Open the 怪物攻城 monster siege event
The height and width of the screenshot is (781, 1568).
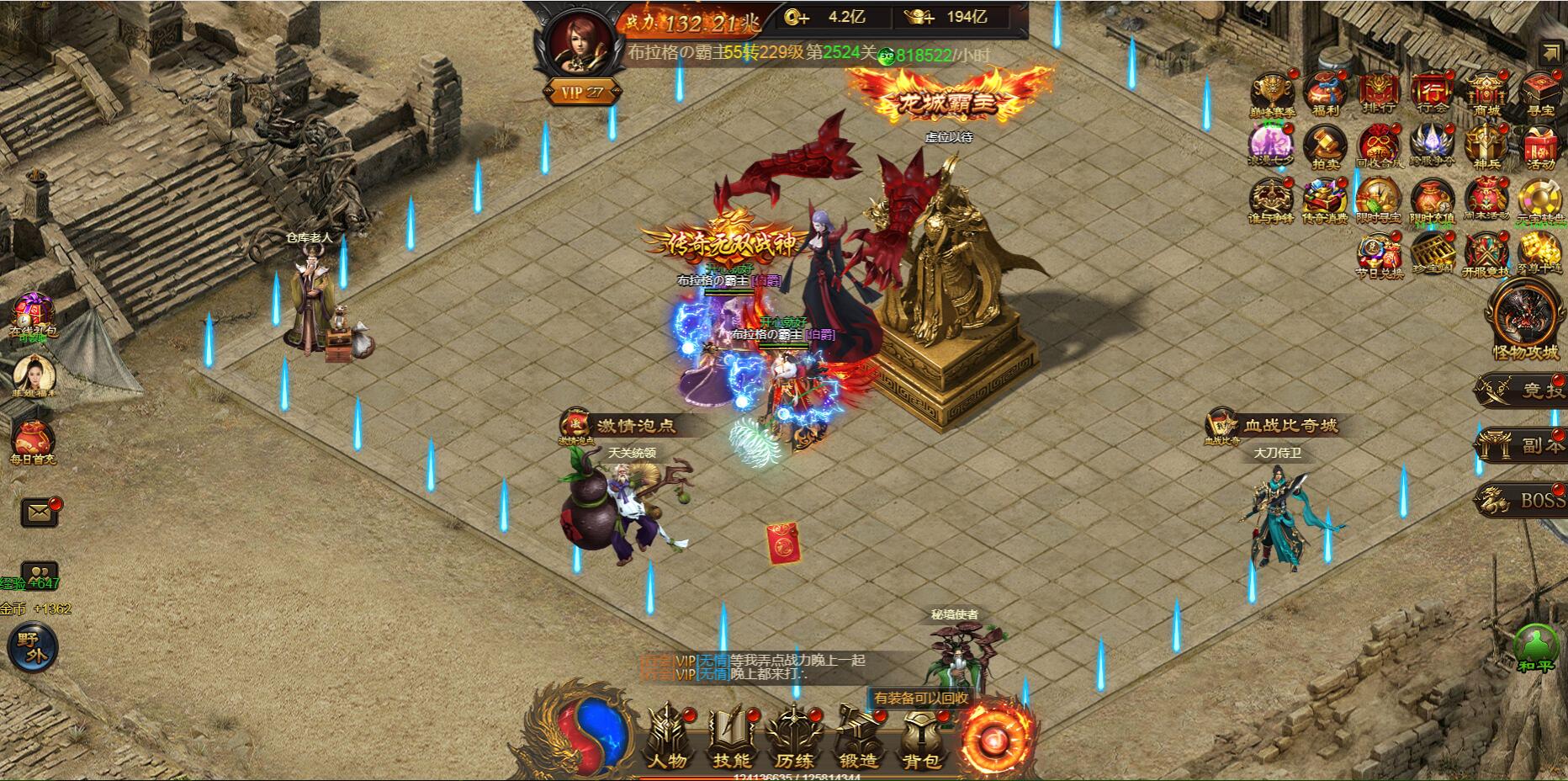(x=1525, y=320)
